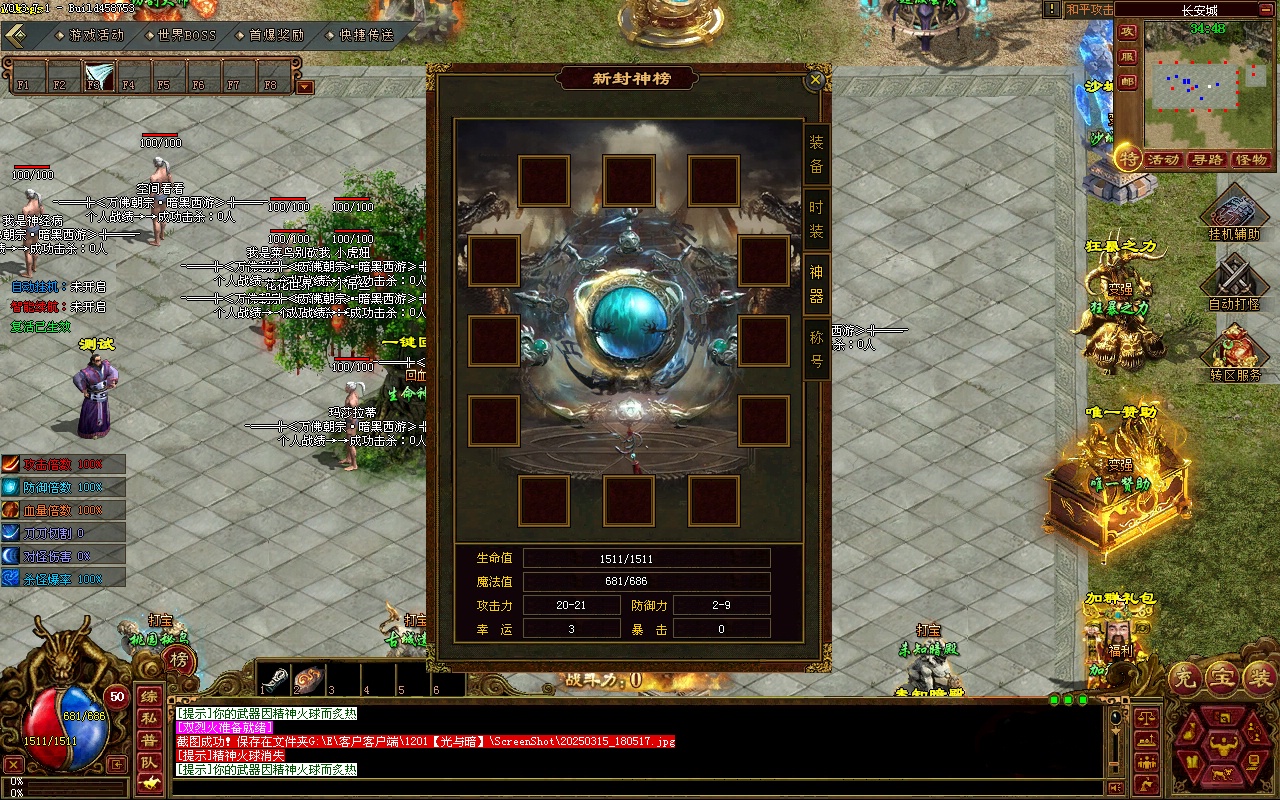This screenshot has height=800, width=1280.
Task: Switch to the 时装 fashion tab
Action: click(x=817, y=220)
